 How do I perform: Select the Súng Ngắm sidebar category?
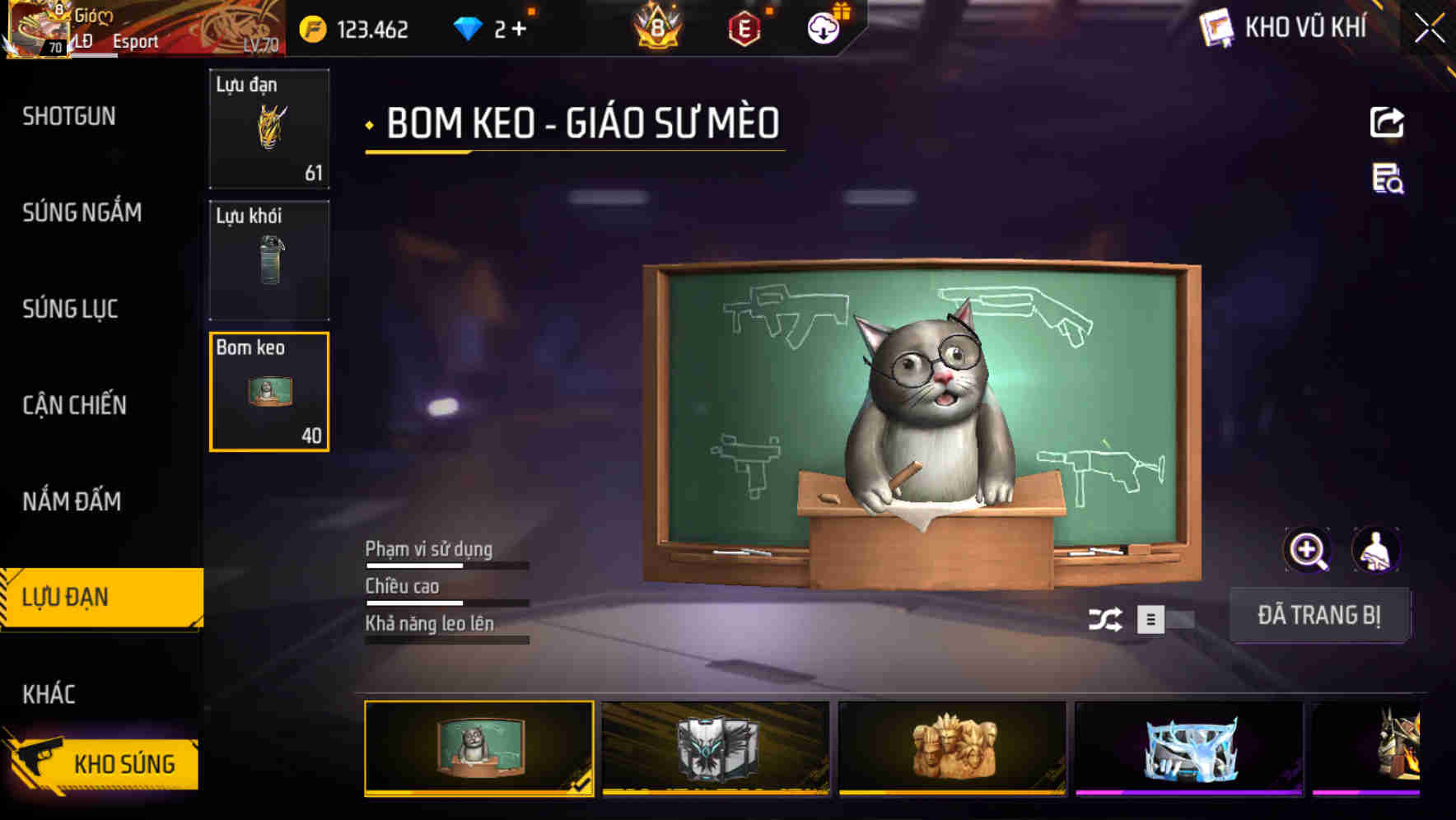coord(82,212)
